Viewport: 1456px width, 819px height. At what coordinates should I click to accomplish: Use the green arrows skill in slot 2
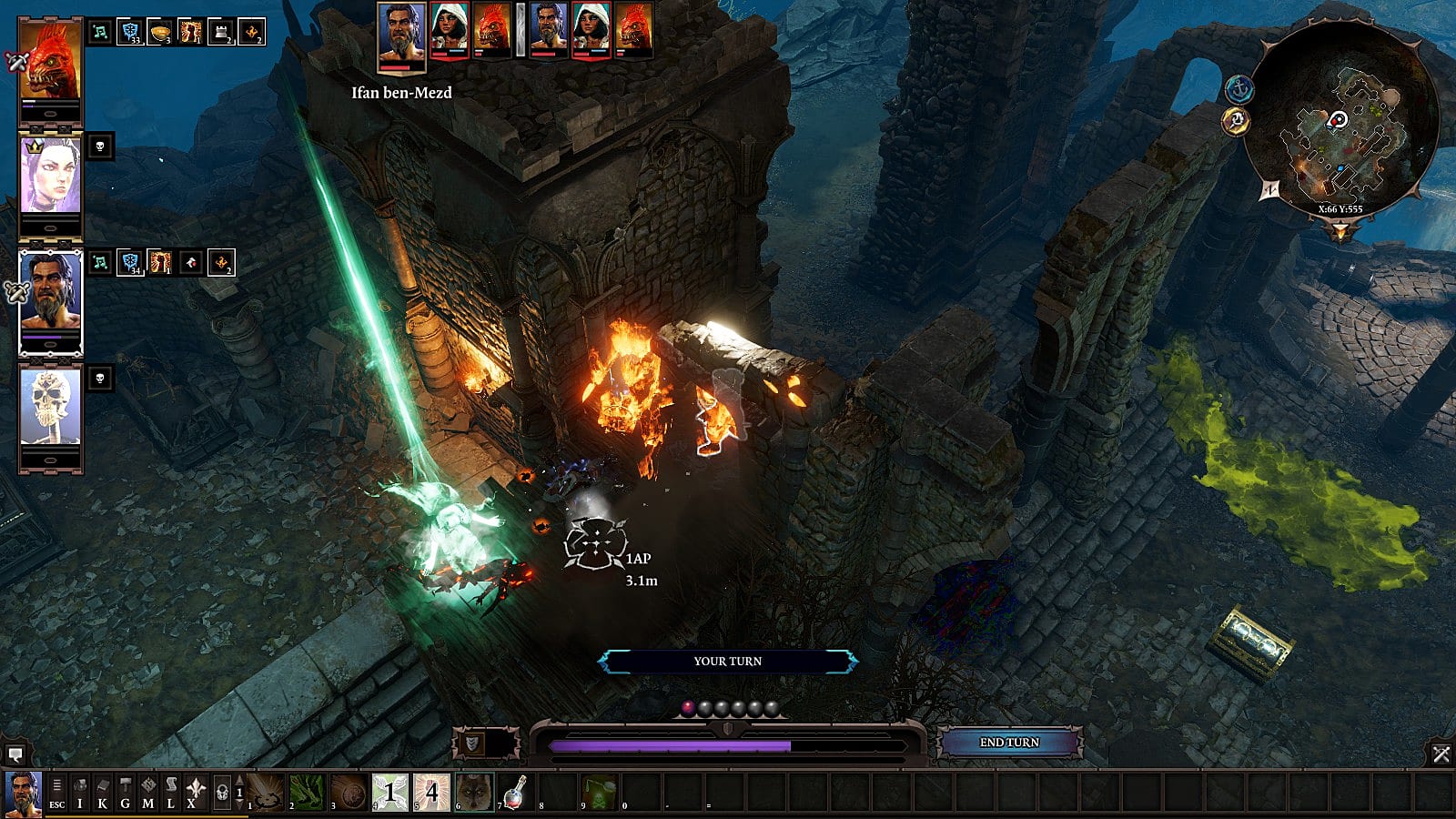pyautogui.click(x=308, y=793)
